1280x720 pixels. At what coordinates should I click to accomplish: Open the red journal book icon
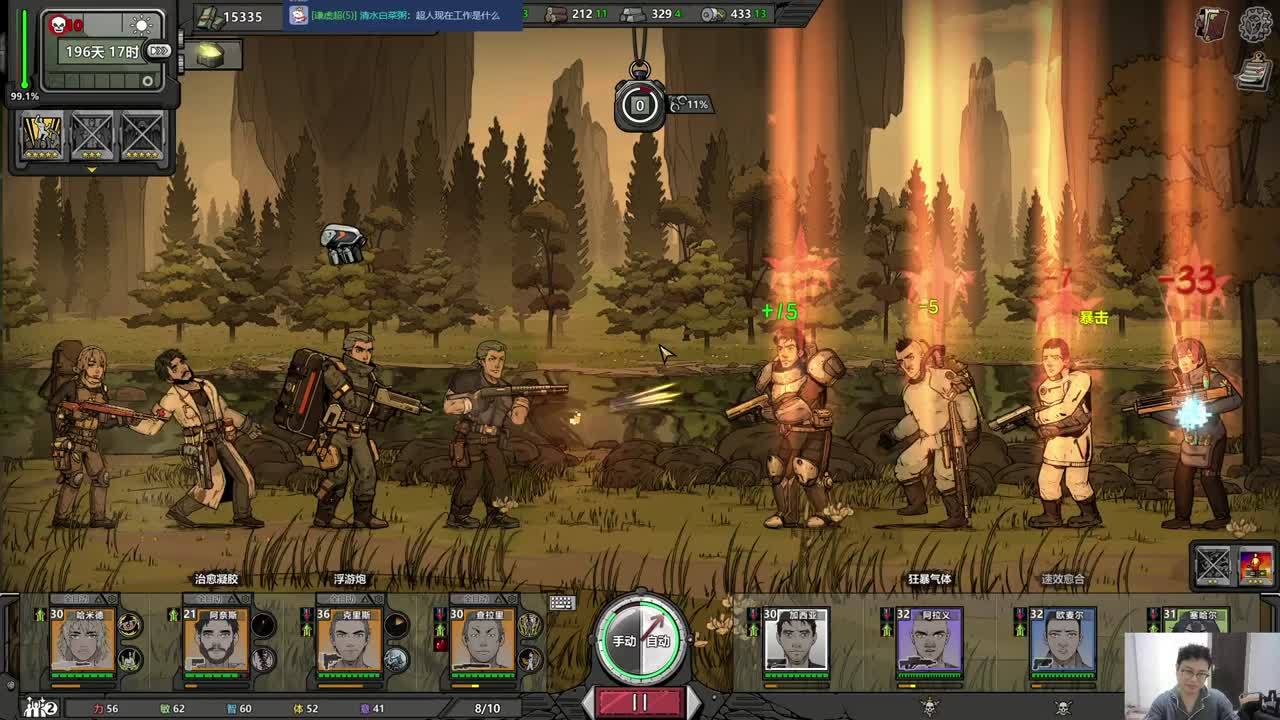click(x=1212, y=25)
